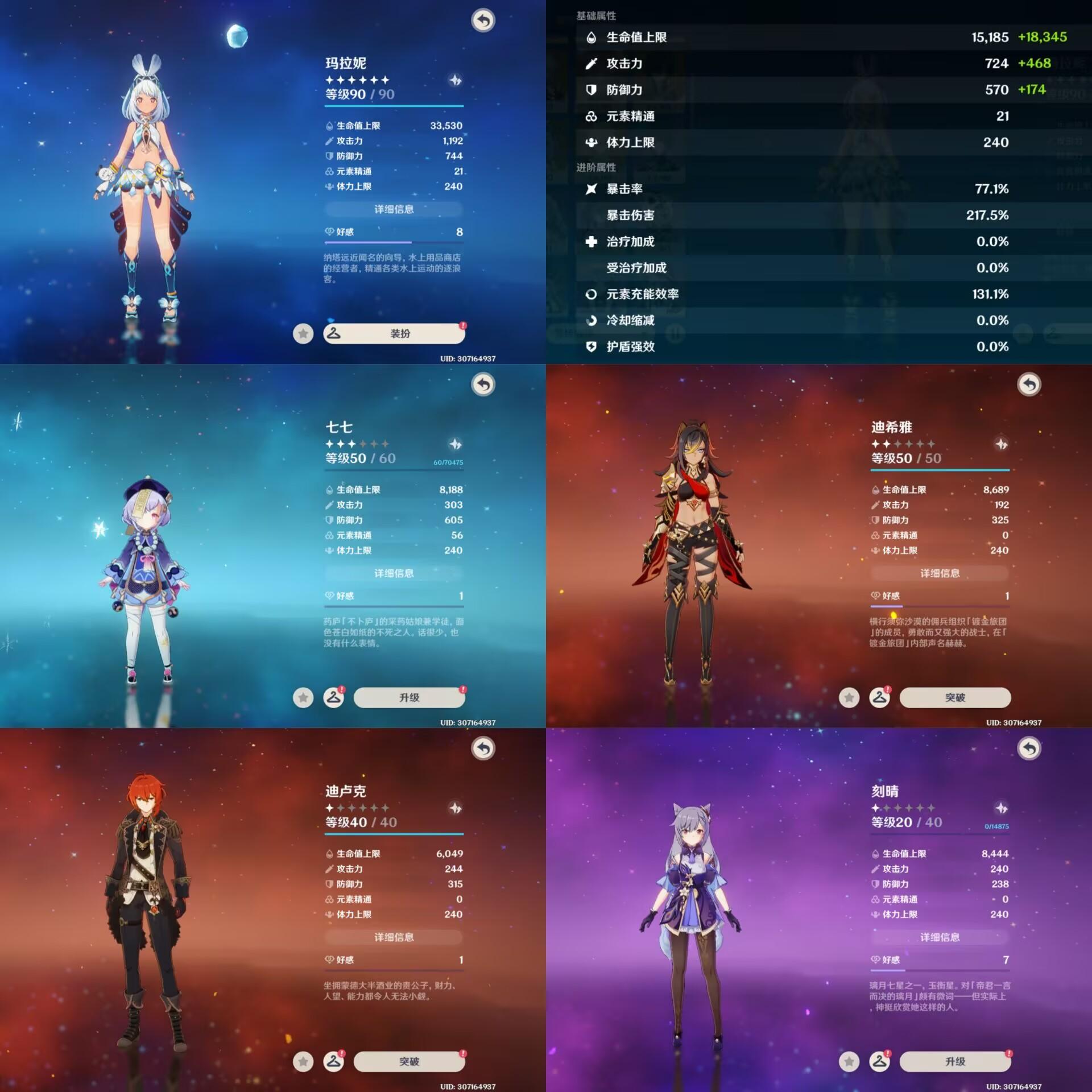The image size is (1092, 1092).
Task: Open 详细信息 for 玛拉妮
Action: click(394, 209)
